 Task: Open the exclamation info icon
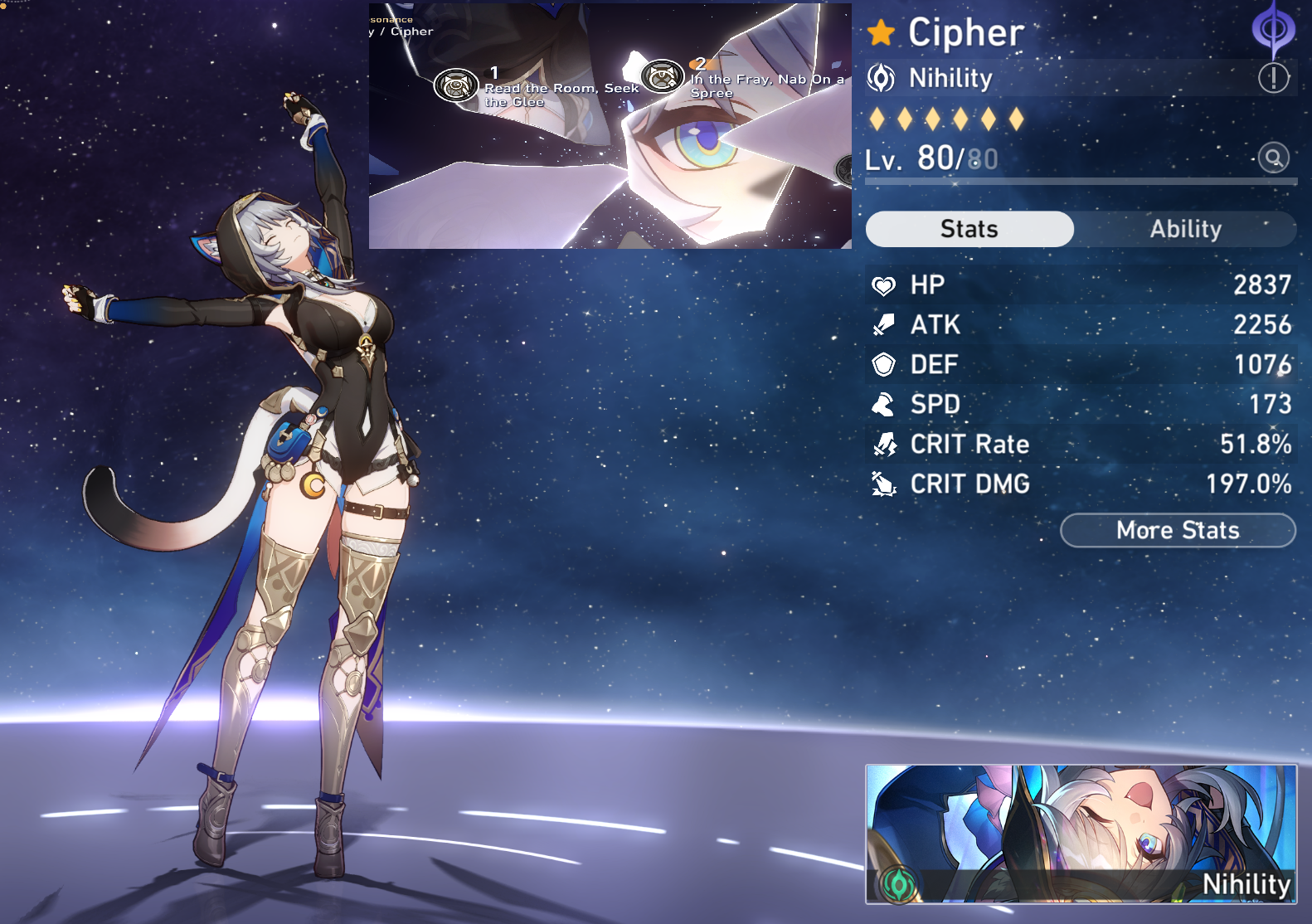(1273, 78)
